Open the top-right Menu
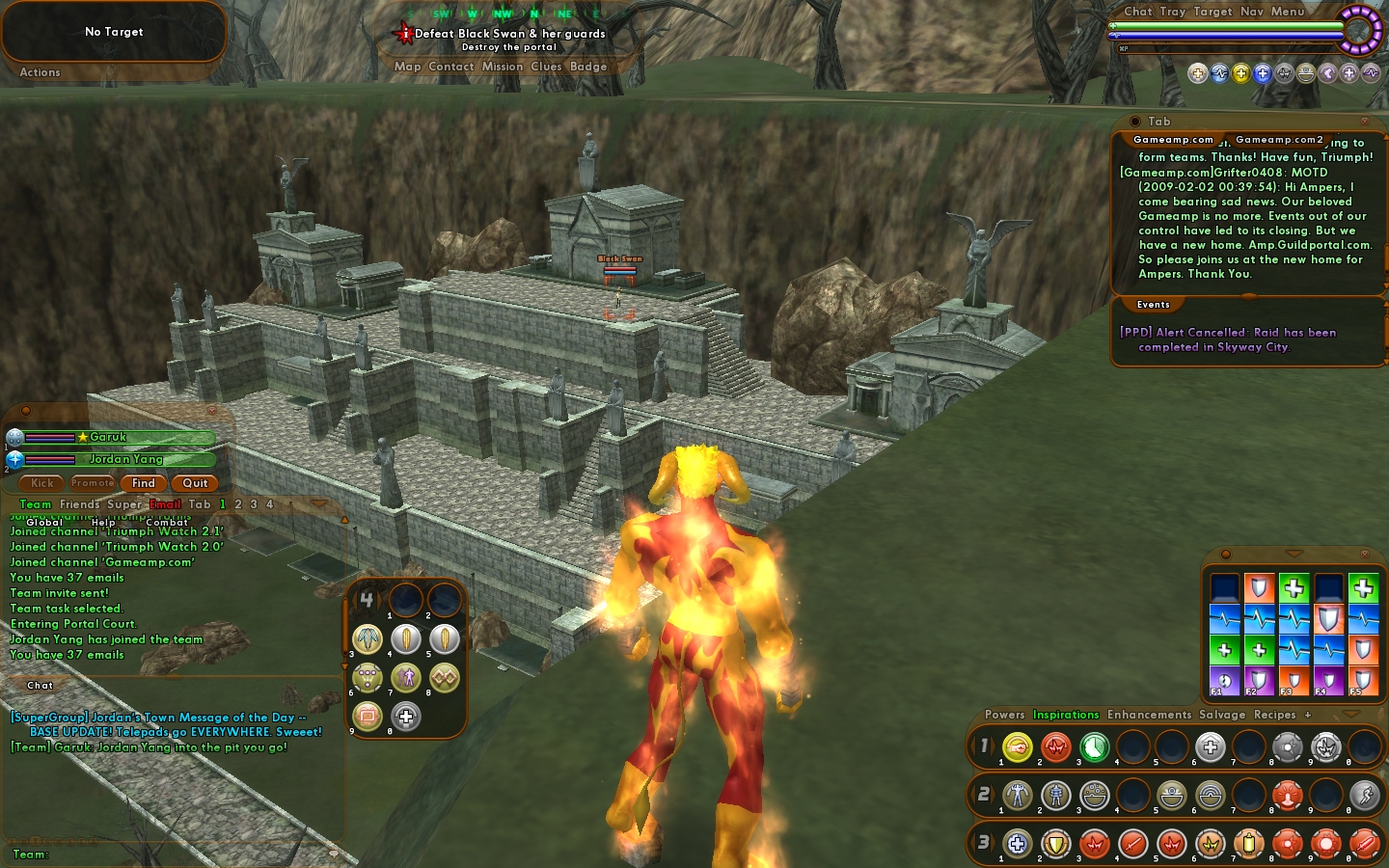Screen dimensions: 1389x868 1287,12
